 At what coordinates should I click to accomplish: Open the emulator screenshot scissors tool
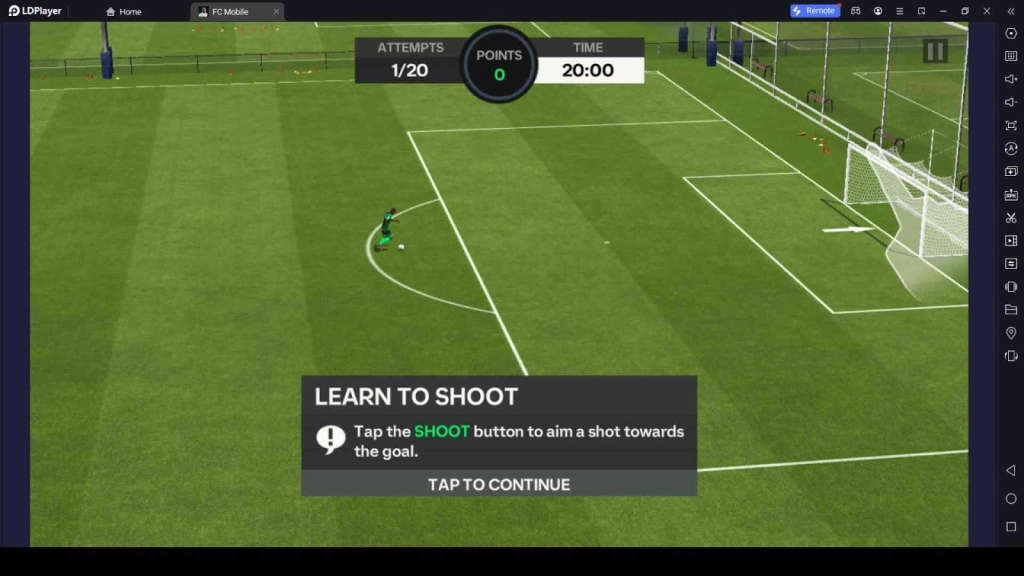click(1011, 218)
